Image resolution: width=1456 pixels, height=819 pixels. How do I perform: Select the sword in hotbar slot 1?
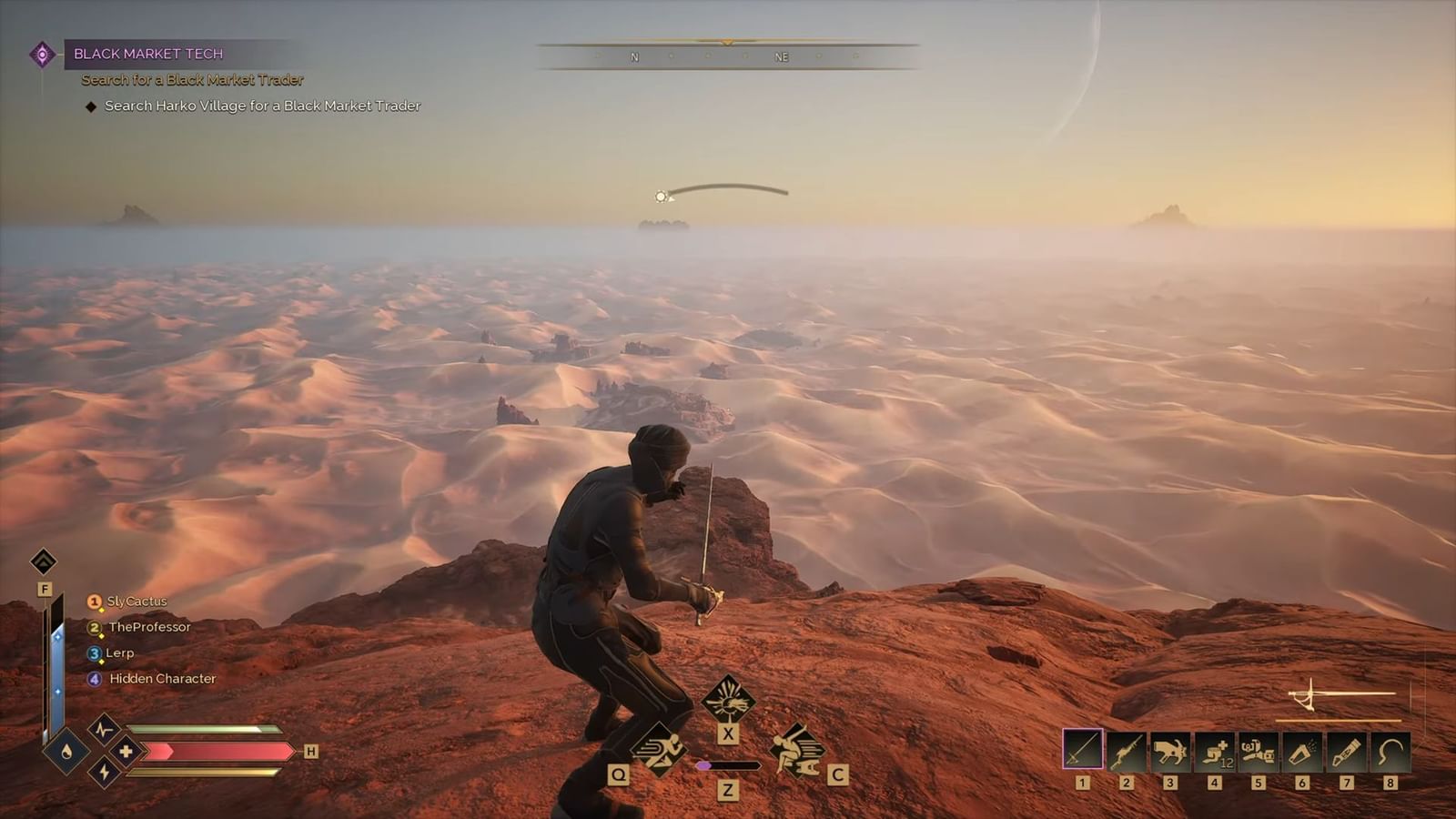(x=1086, y=748)
